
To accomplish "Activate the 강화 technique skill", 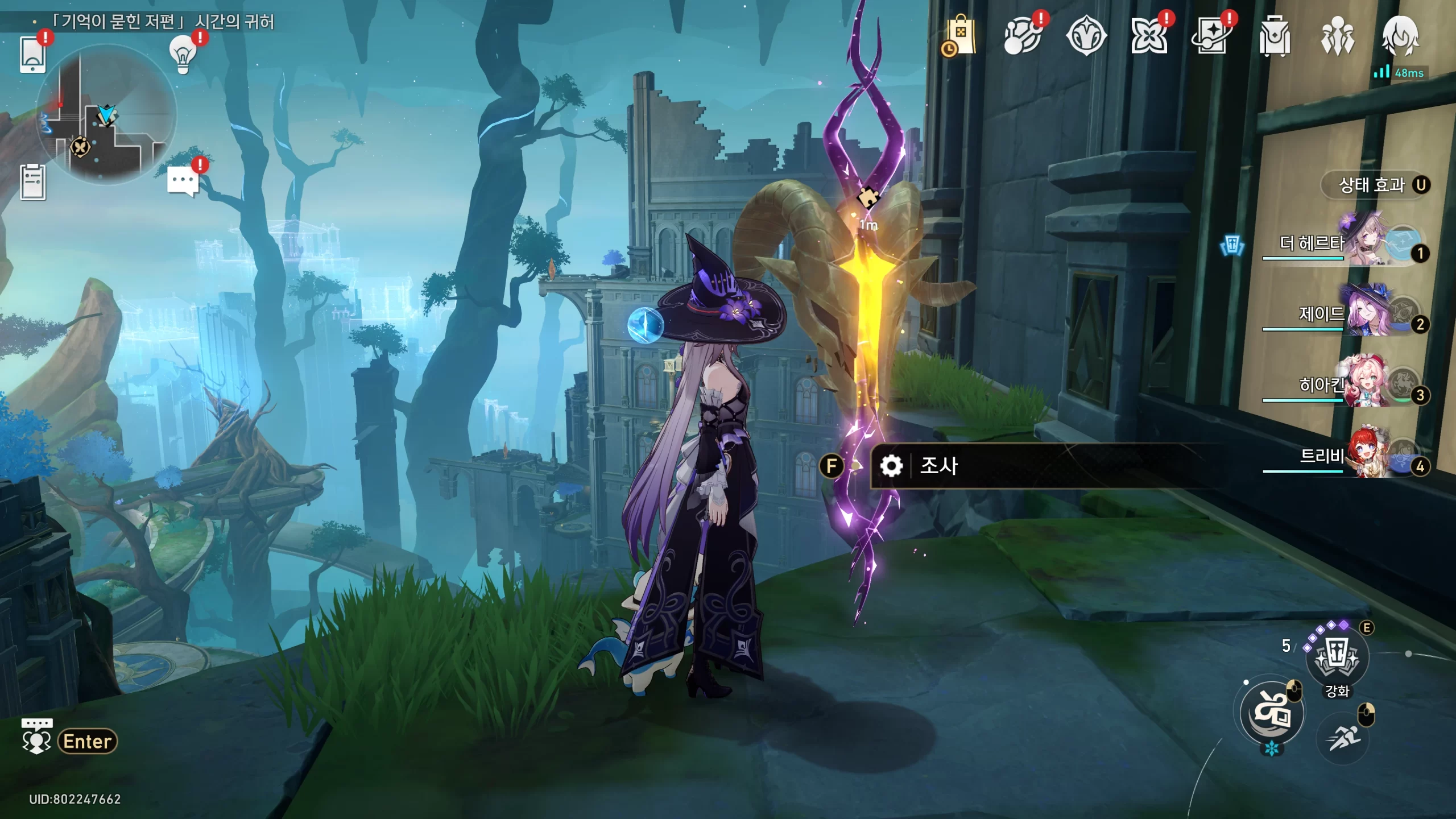I will coord(1337,659).
